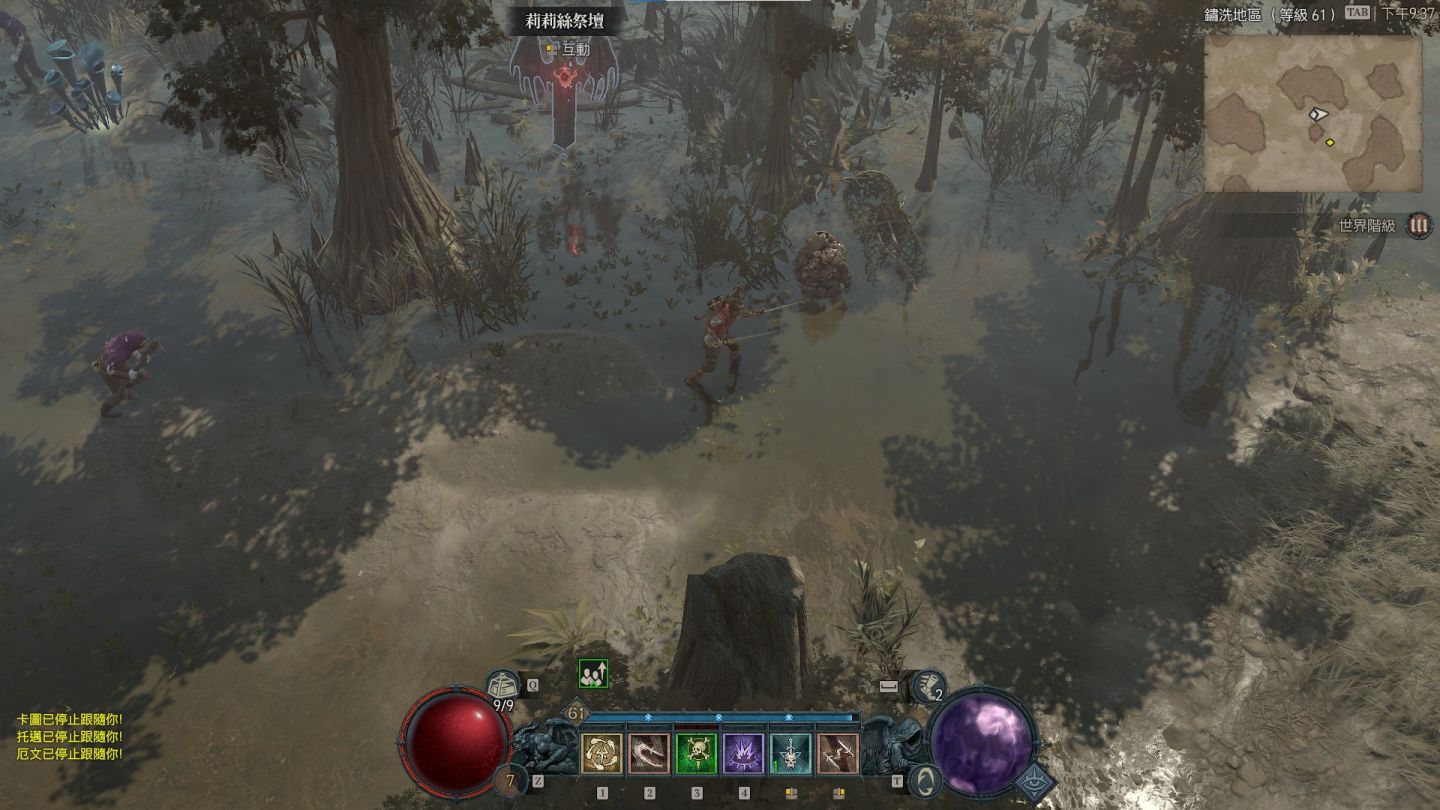Screen dimensions: 1440x810
Task: Interact with the Altar of Lilith label
Action: (x=564, y=20)
